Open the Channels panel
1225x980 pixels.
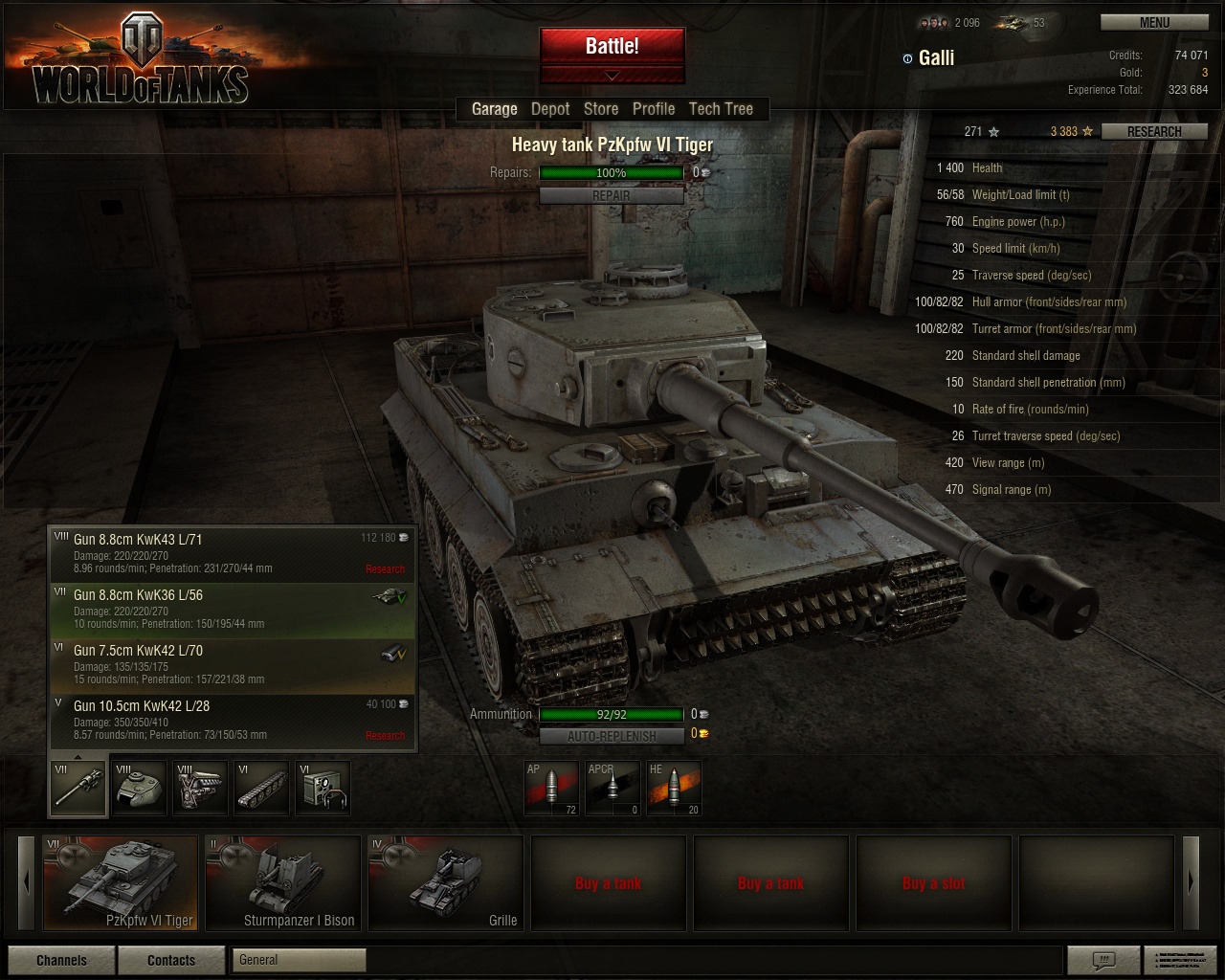tap(61, 960)
